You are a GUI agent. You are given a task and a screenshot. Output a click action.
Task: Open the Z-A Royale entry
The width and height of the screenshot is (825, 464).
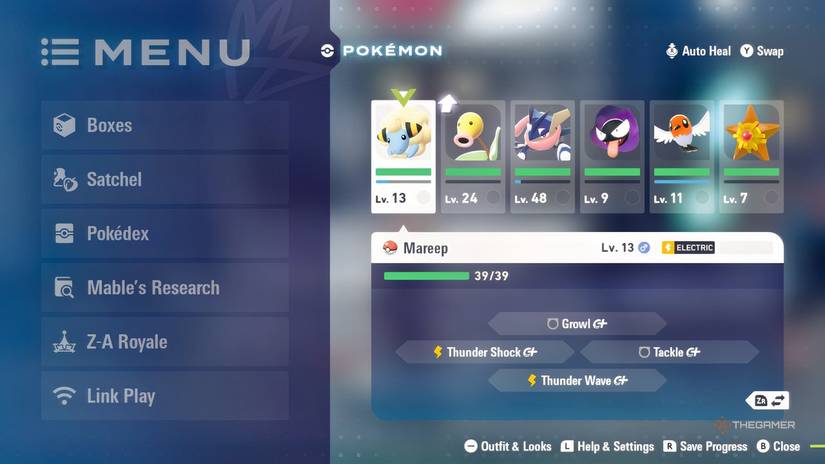(x=165, y=342)
